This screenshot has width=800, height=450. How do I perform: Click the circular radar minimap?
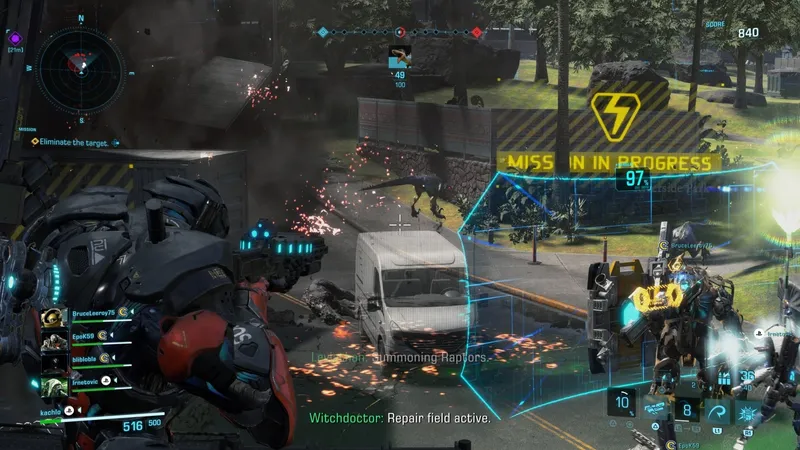(80, 69)
